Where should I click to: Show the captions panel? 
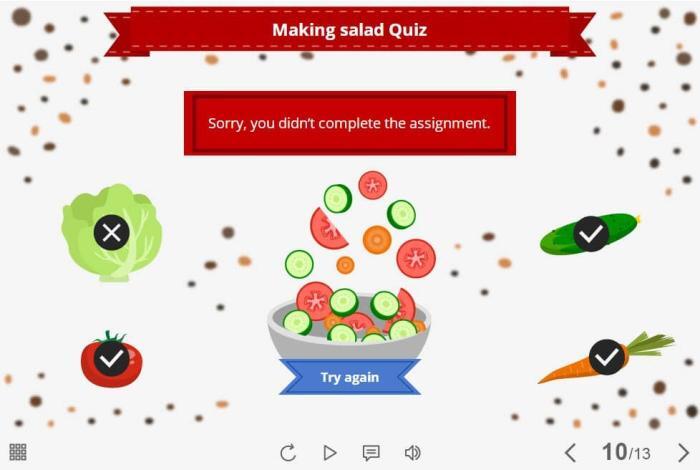371,453
